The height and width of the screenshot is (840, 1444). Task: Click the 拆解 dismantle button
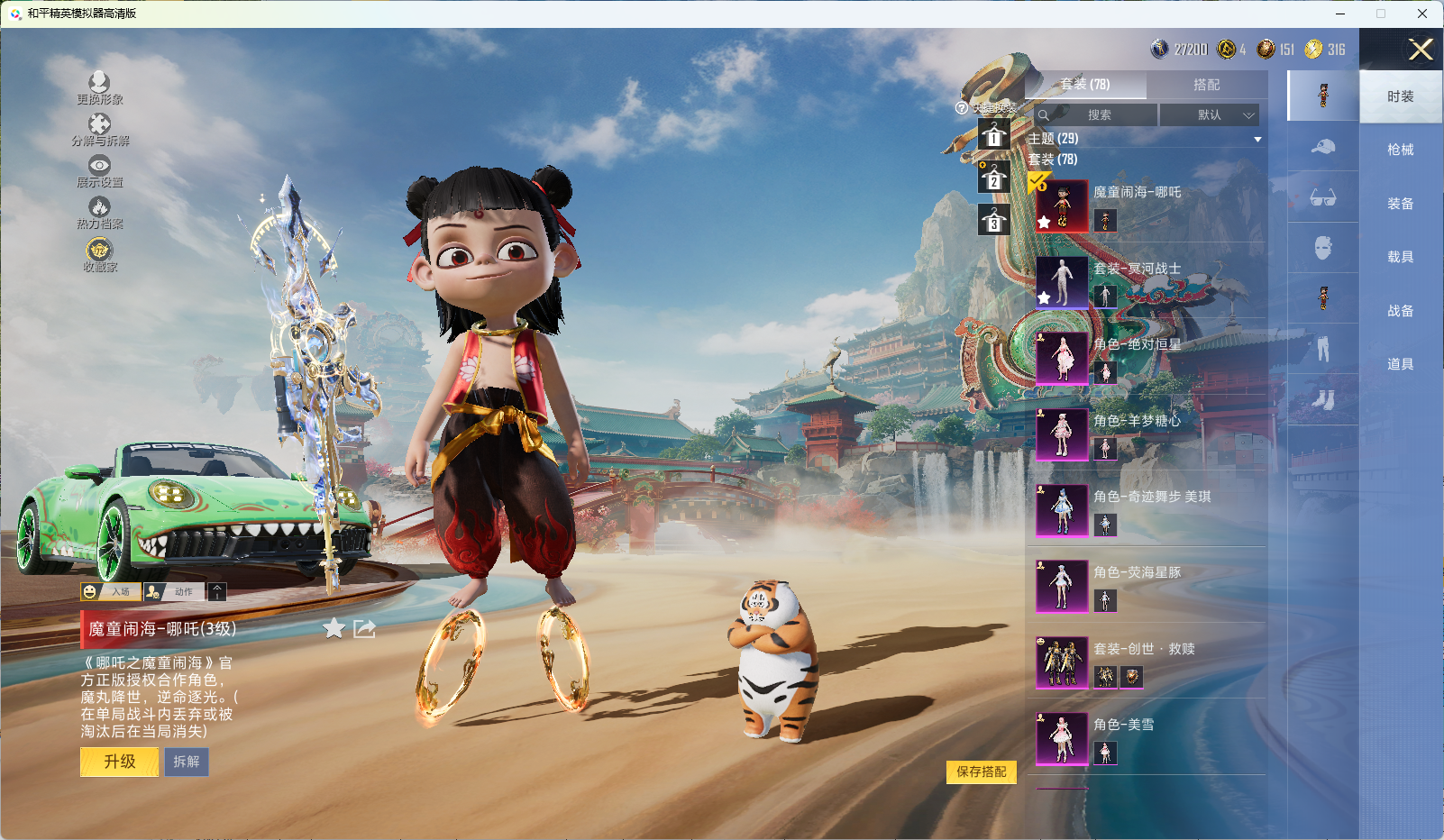point(187,762)
